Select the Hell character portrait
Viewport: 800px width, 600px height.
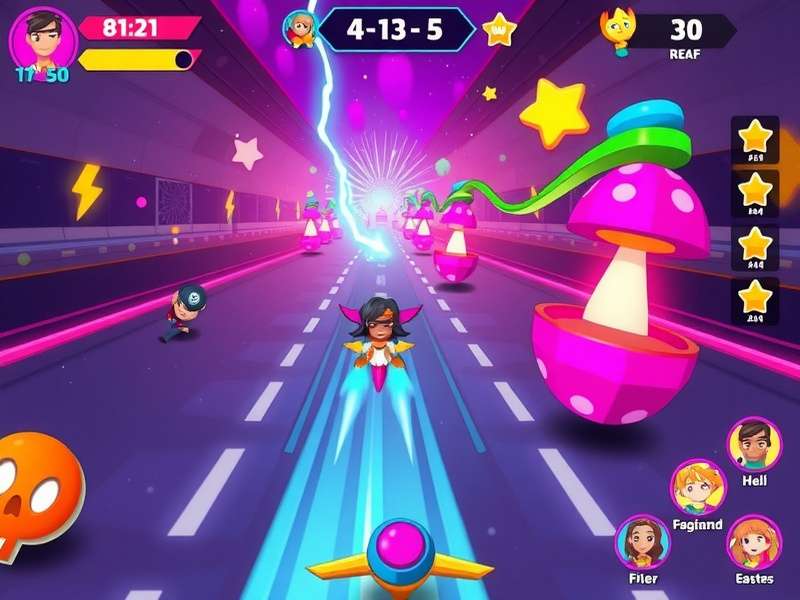754,444
